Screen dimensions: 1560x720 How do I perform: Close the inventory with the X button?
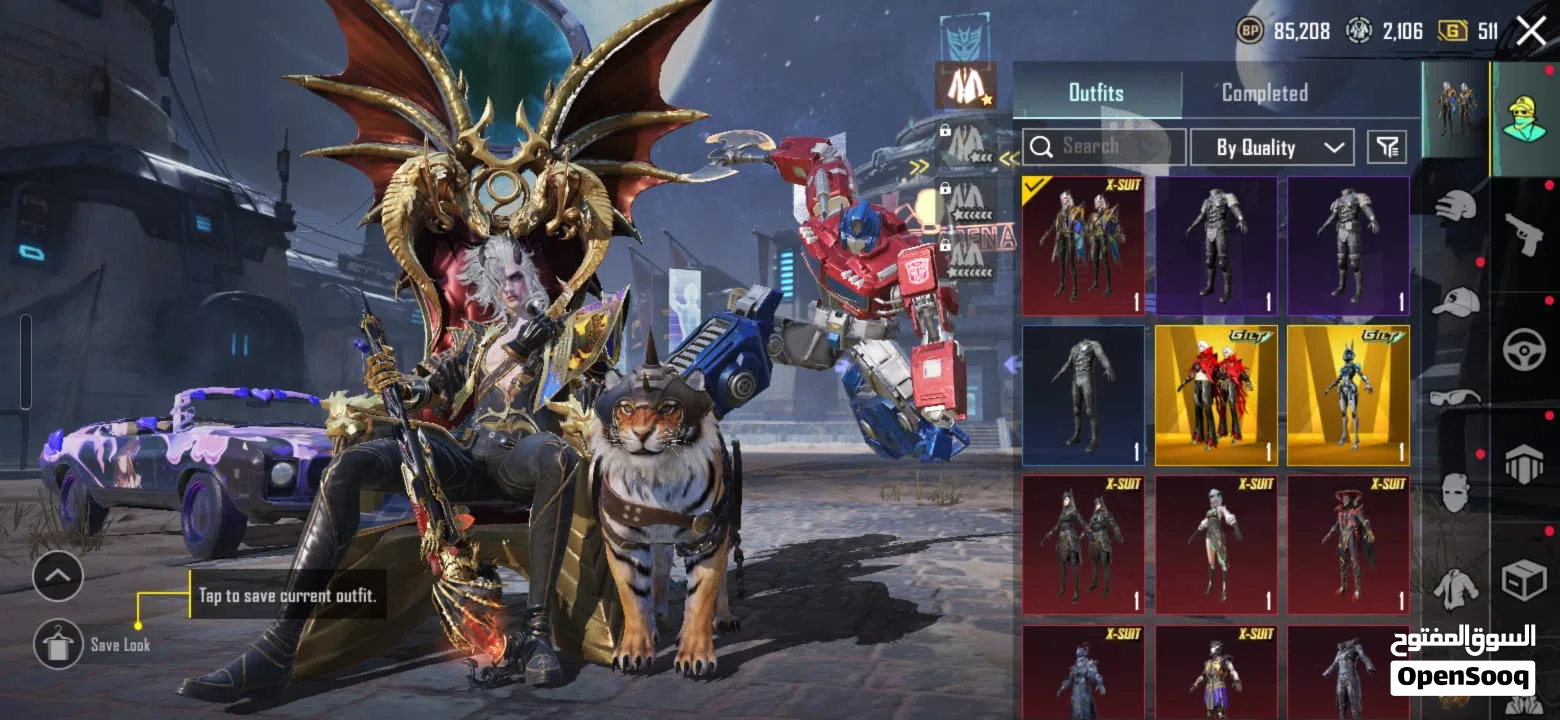click(x=1531, y=31)
